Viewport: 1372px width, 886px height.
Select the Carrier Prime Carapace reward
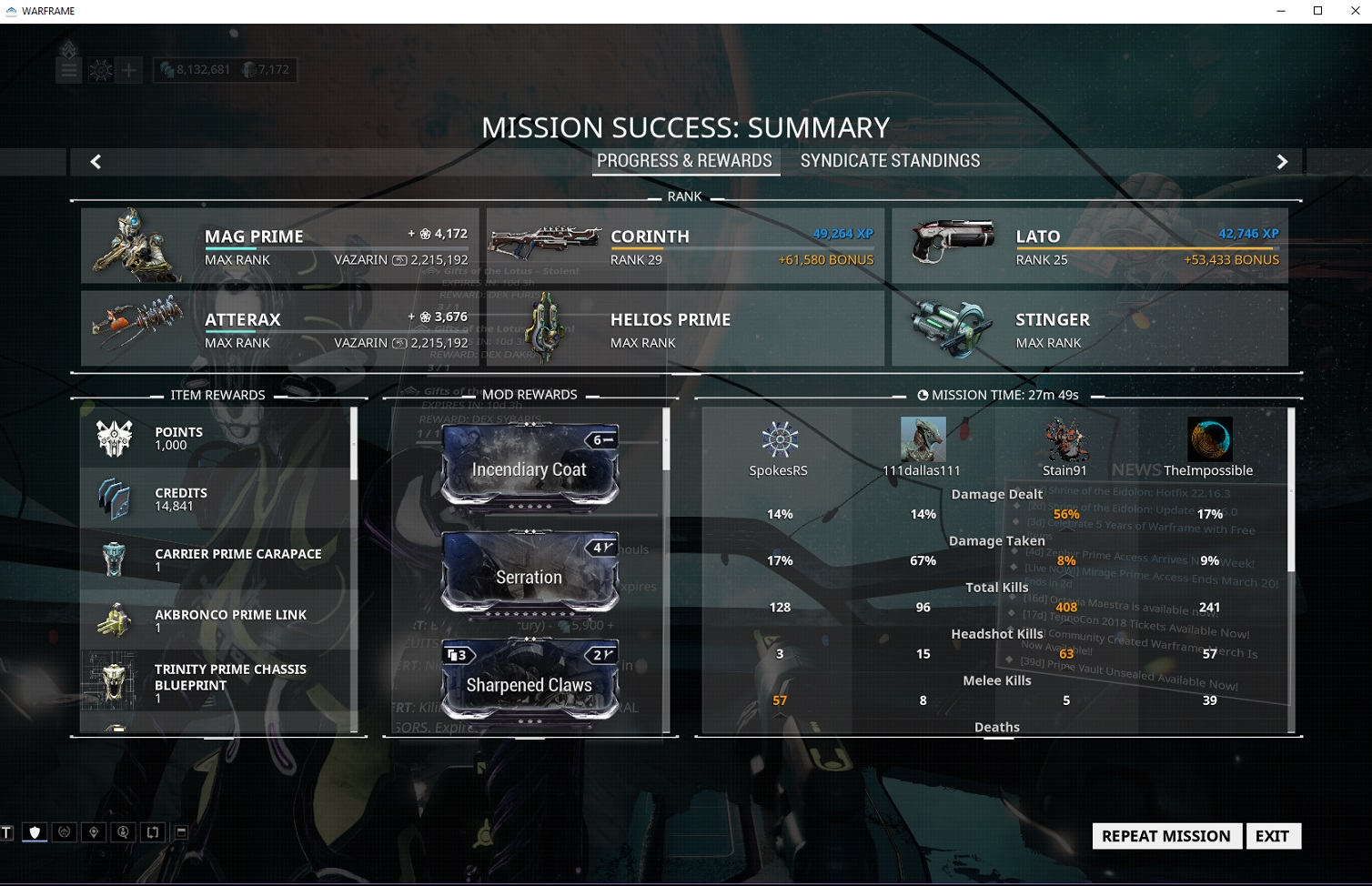click(217, 559)
